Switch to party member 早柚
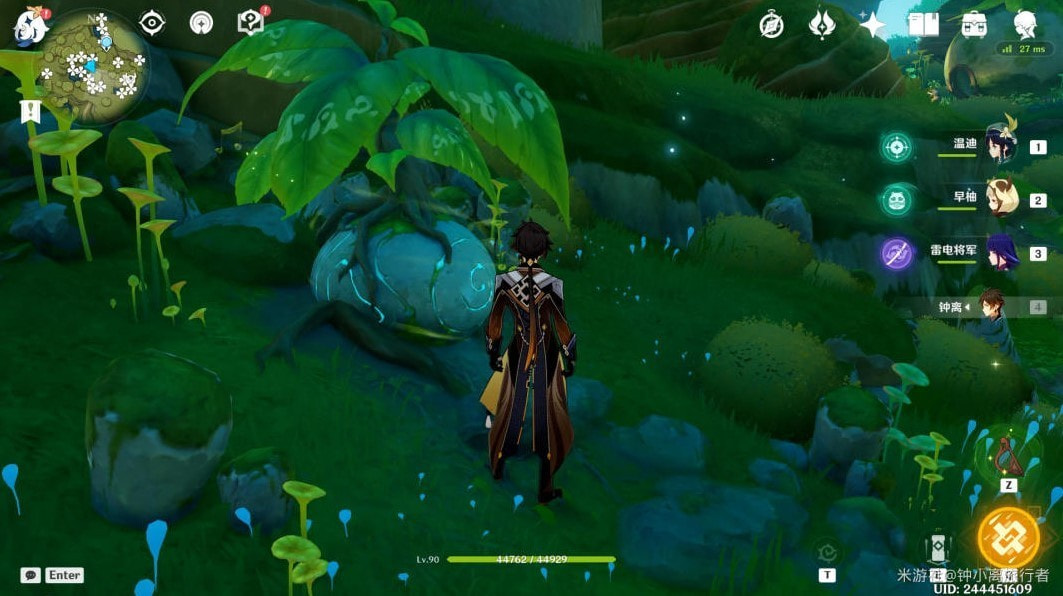 (1000, 200)
